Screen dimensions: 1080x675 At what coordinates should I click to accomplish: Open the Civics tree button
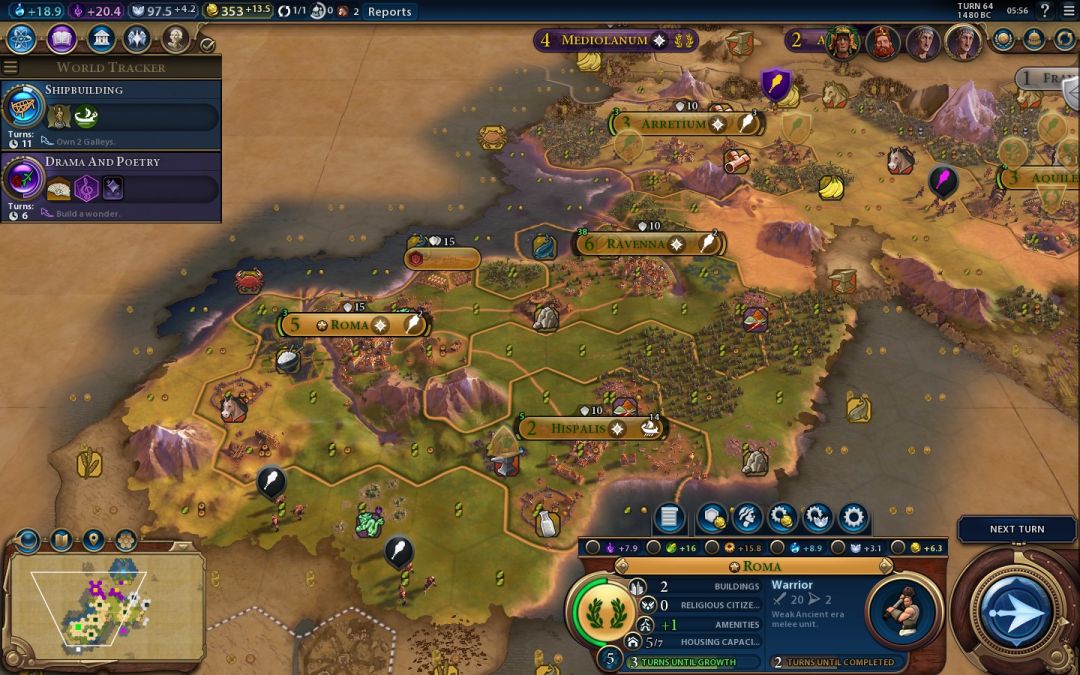[x=62, y=39]
